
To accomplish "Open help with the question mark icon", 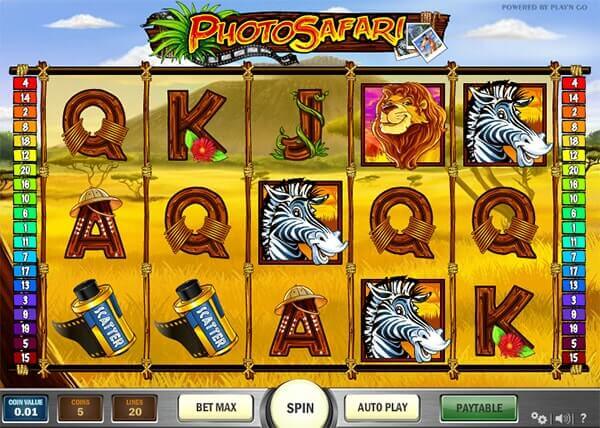I will click(584, 417).
